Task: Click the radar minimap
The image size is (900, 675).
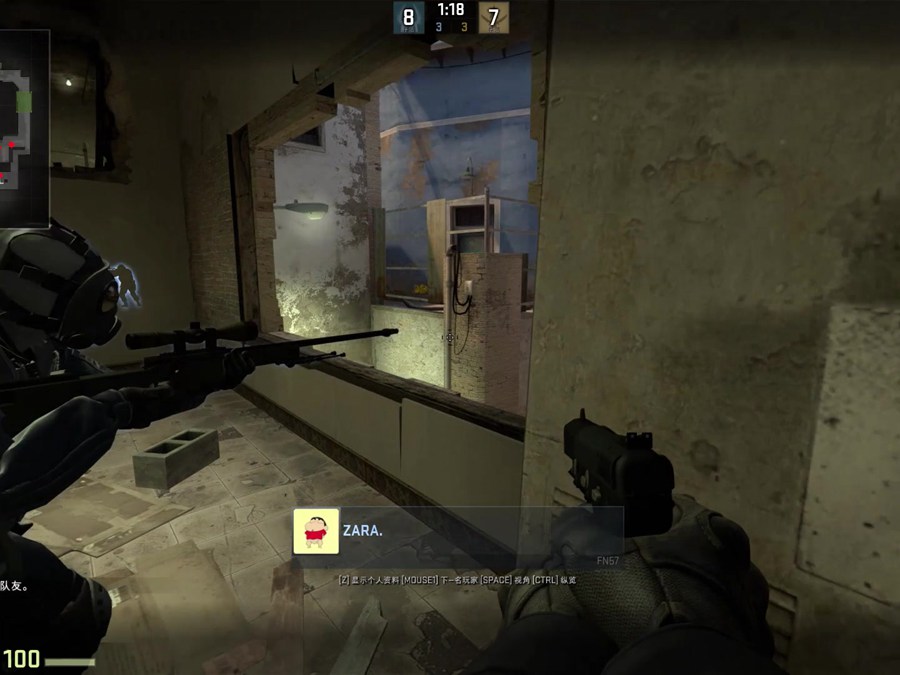Action: point(24,127)
